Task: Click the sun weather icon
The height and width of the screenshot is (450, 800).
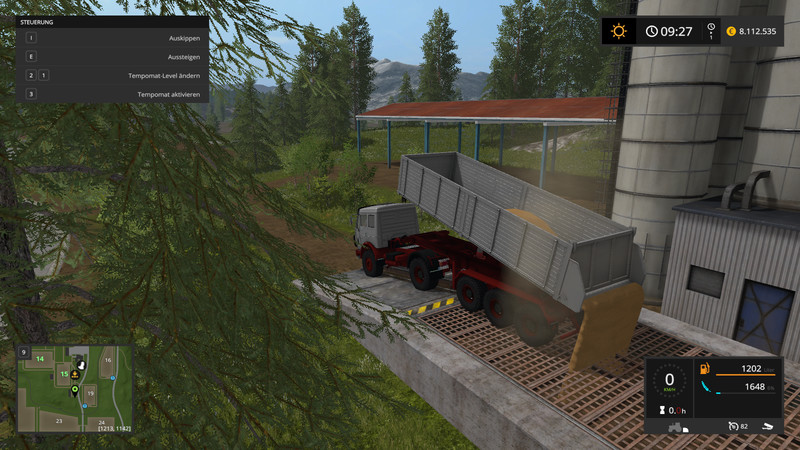Action: (x=618, y=31)
